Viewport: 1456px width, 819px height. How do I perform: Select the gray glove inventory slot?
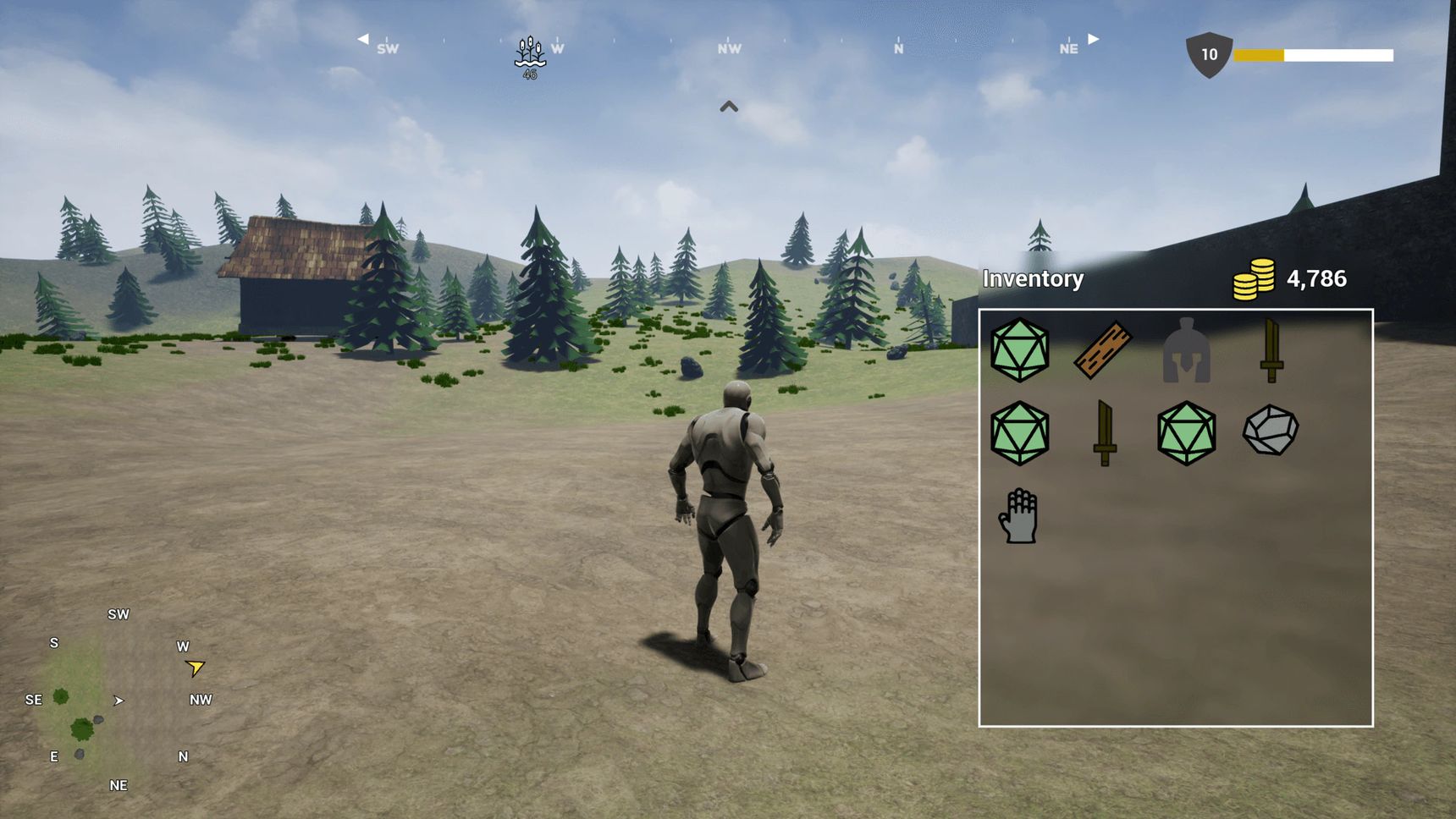point(1018,515)
